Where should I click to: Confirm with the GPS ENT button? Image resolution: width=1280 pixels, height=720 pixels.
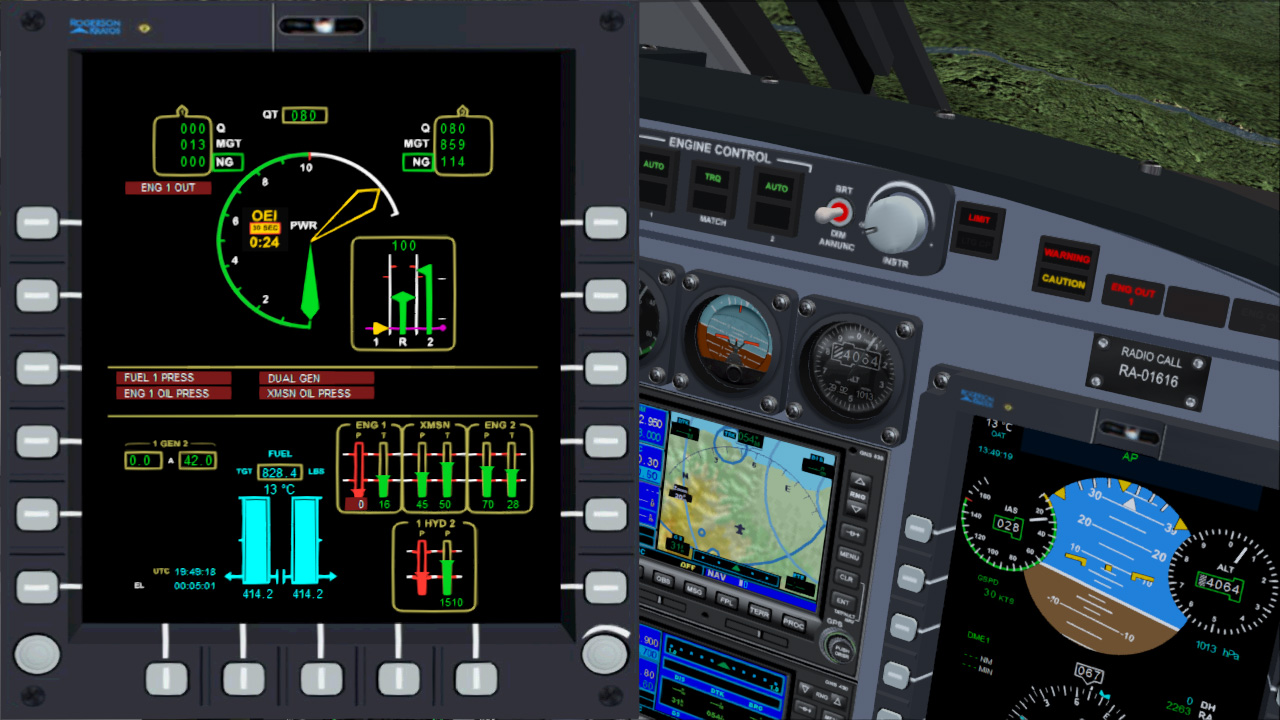(x=842, y=600)
